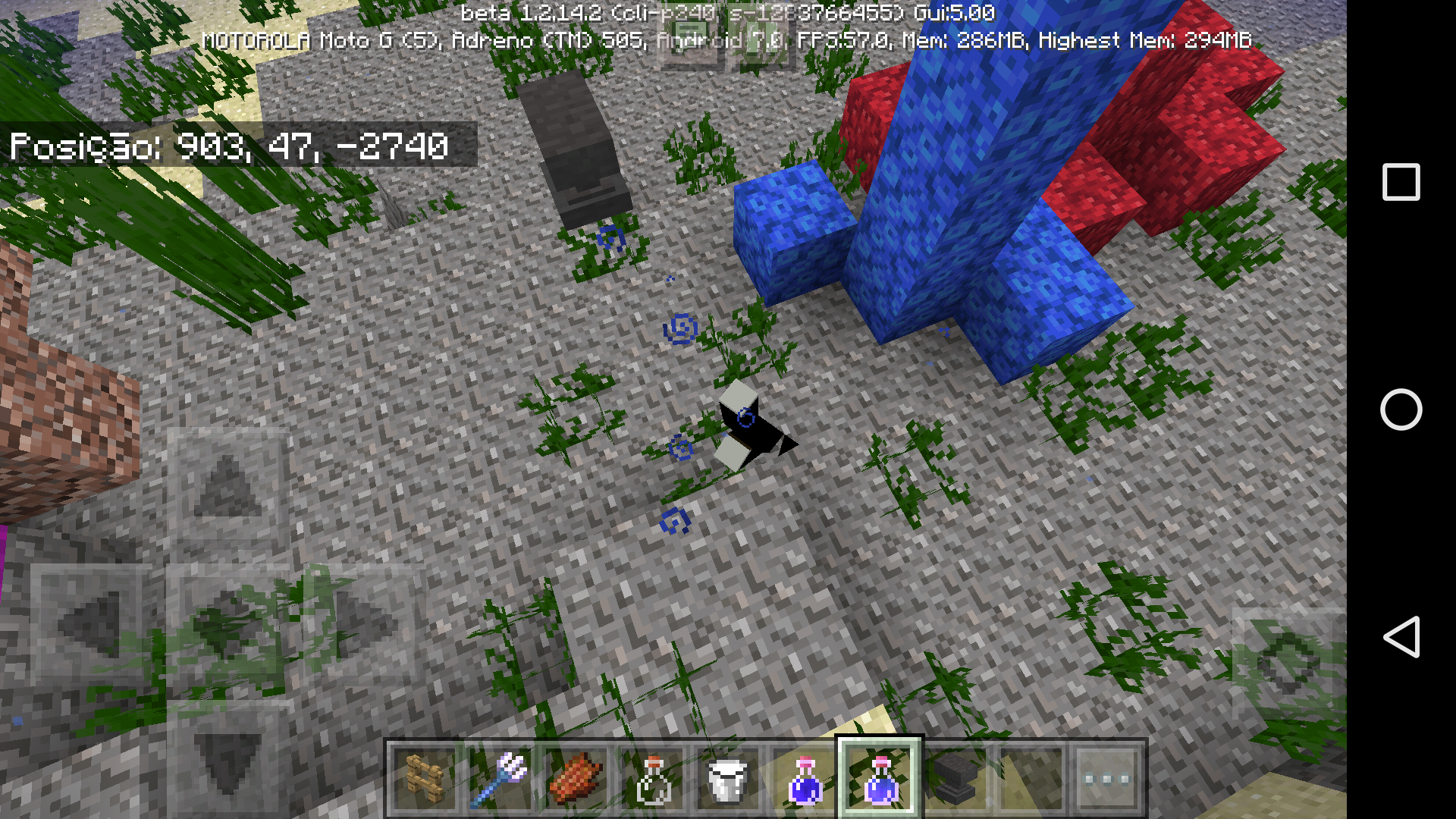This screenshot has width=1456, height=819.
Task: Select the anvil hotbar slot
Action: (x=955, y=779)
